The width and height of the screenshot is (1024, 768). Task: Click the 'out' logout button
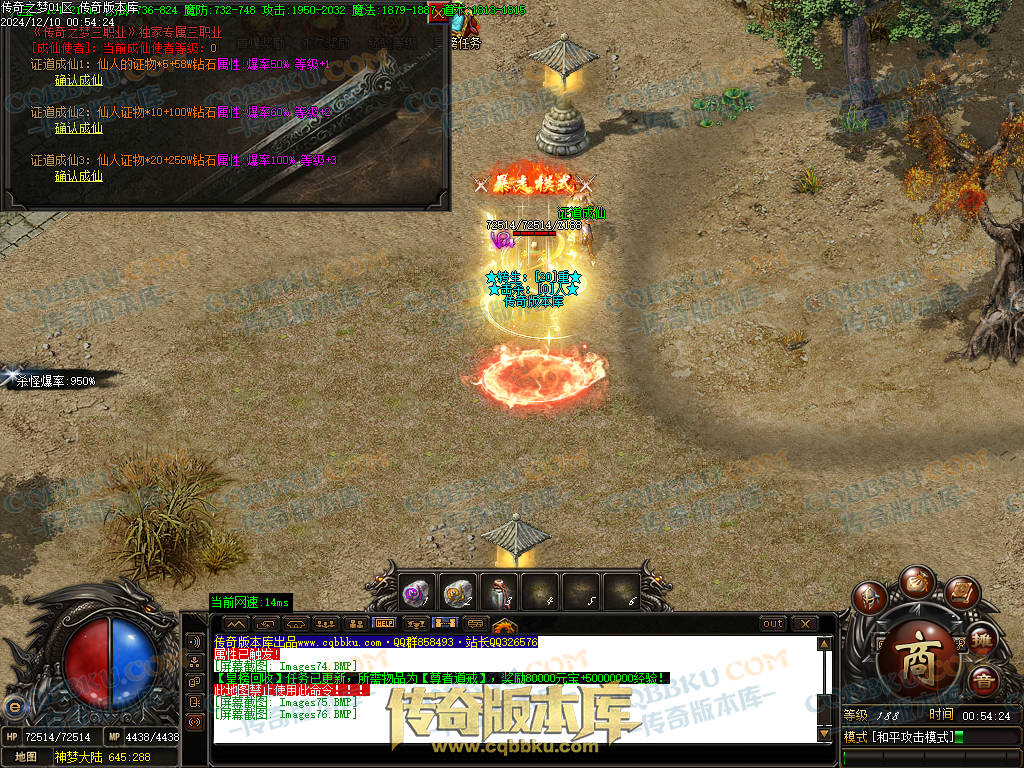772,623
